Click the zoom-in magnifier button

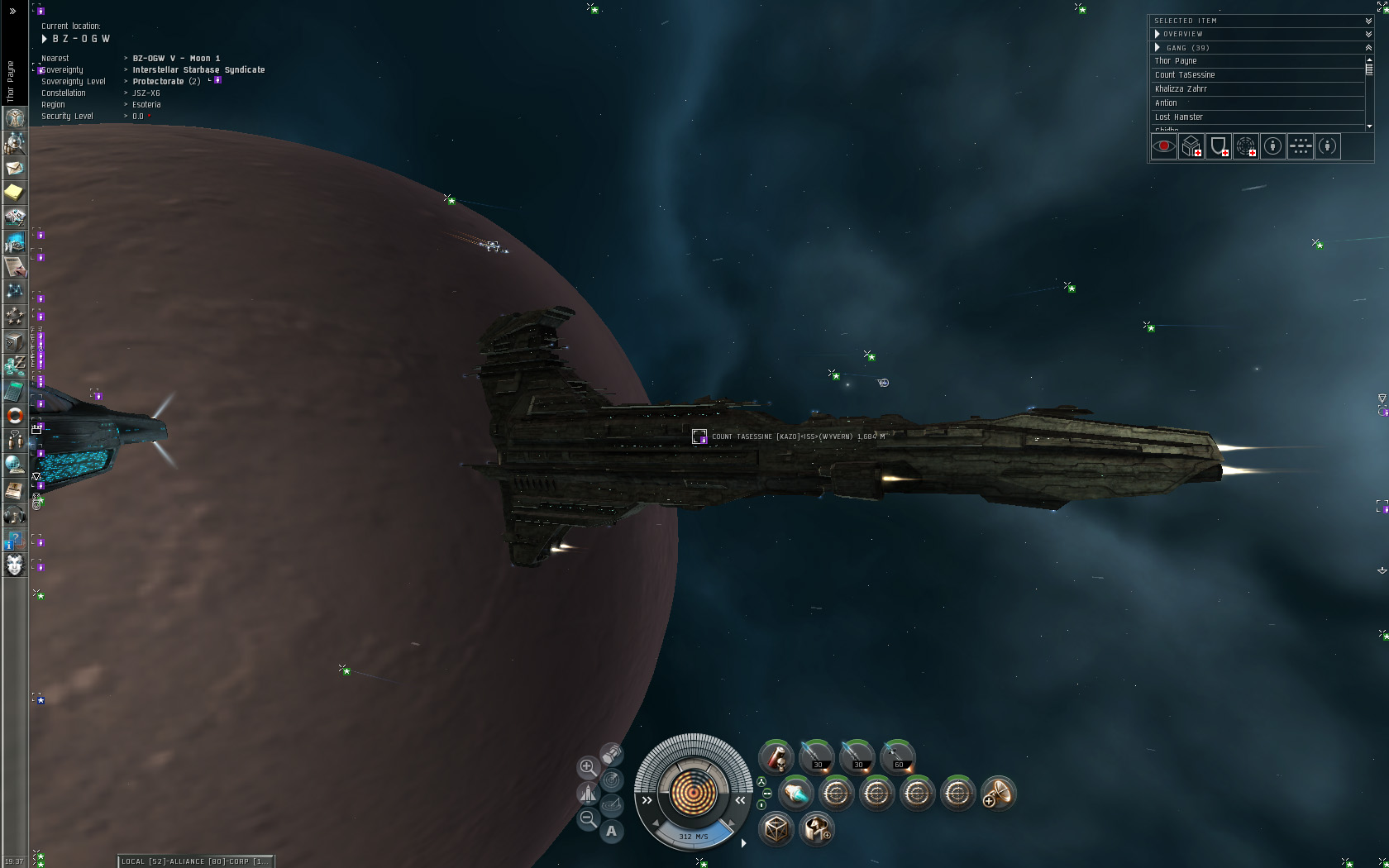[x=588, y=767]
